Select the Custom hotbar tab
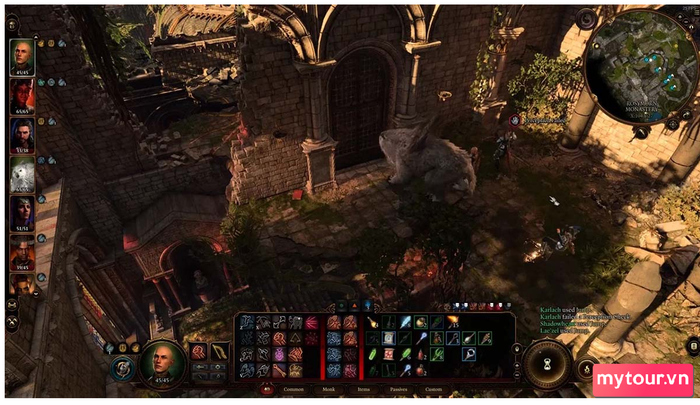Image resolution: width=700 pixels, height=405 pixels. tap(434, 389)
